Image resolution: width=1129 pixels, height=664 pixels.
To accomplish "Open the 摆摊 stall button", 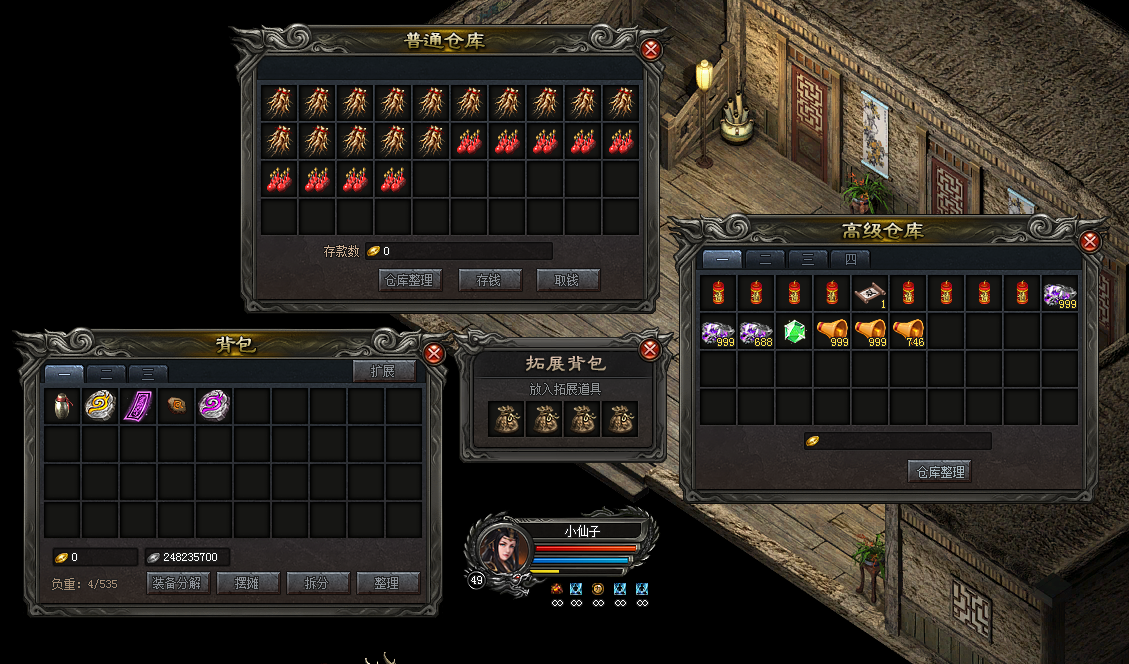I will pos(246,583).
